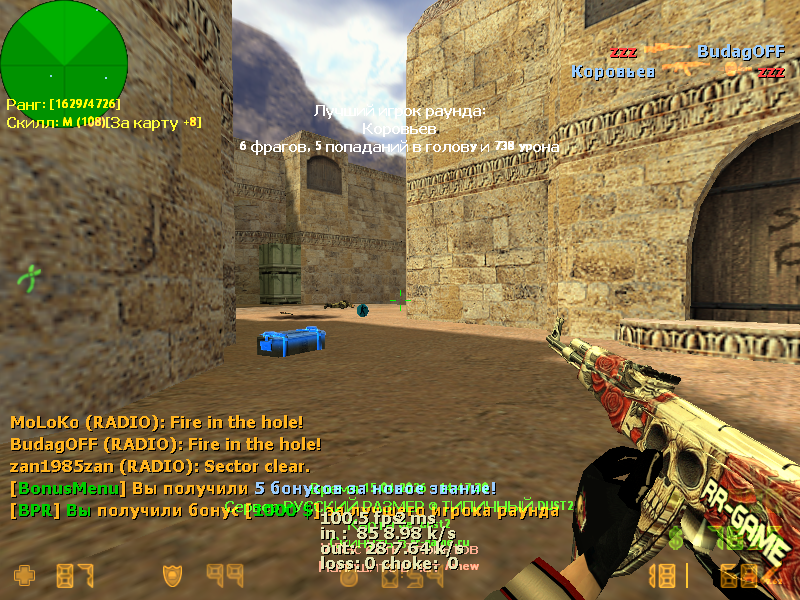
Task: Select the armor shield icon
Action: click(x=173, y=575)
